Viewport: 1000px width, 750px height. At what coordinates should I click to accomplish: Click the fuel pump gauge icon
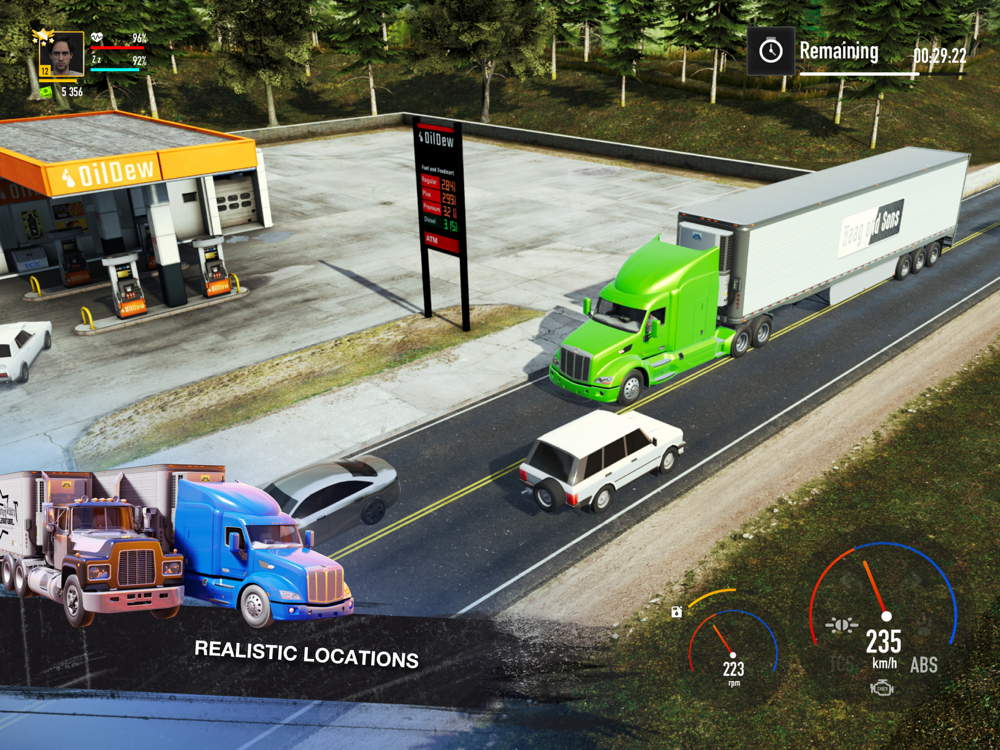[x=677, y=611]
